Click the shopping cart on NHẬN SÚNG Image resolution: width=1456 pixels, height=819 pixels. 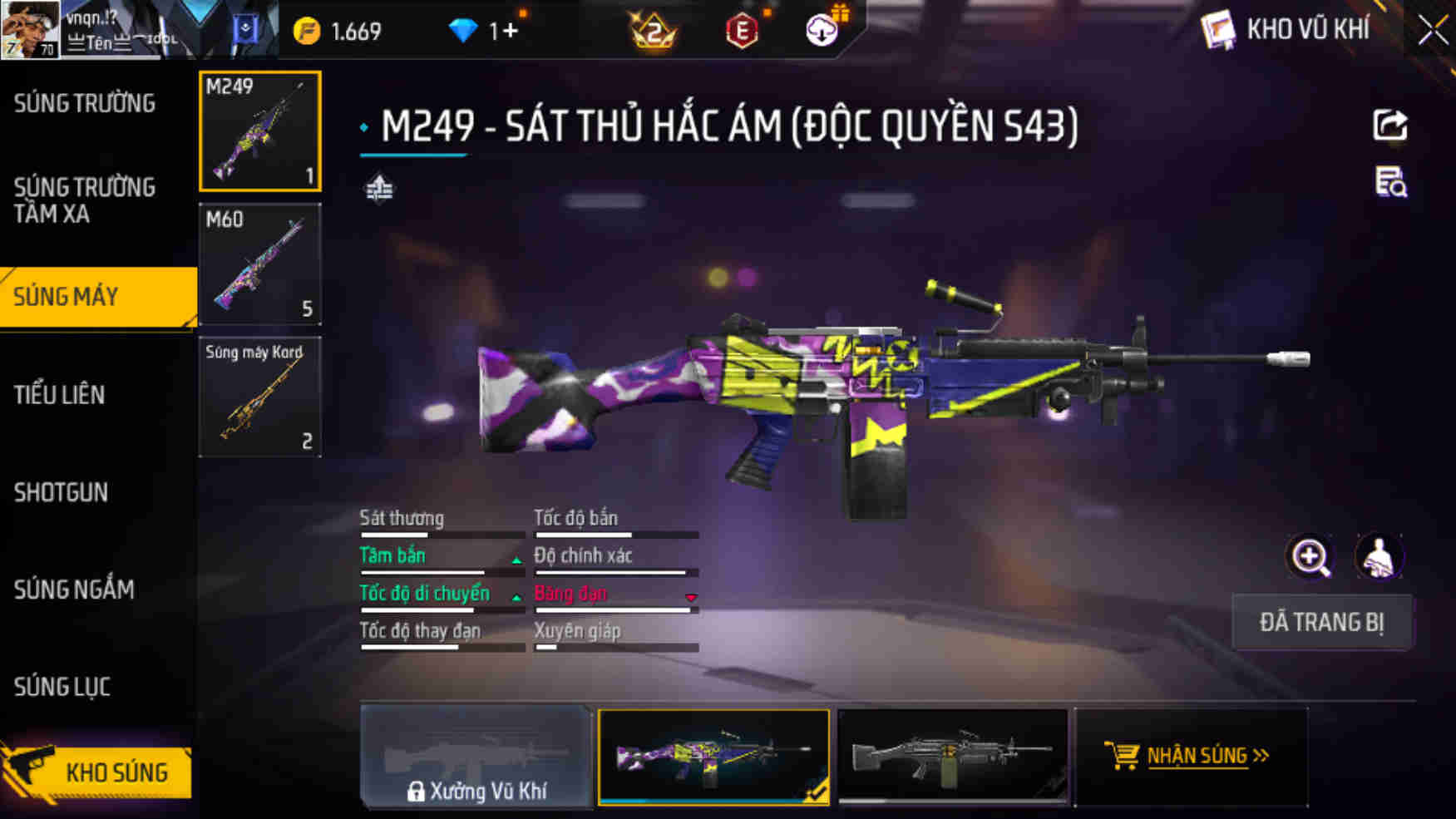[1124, 756]
